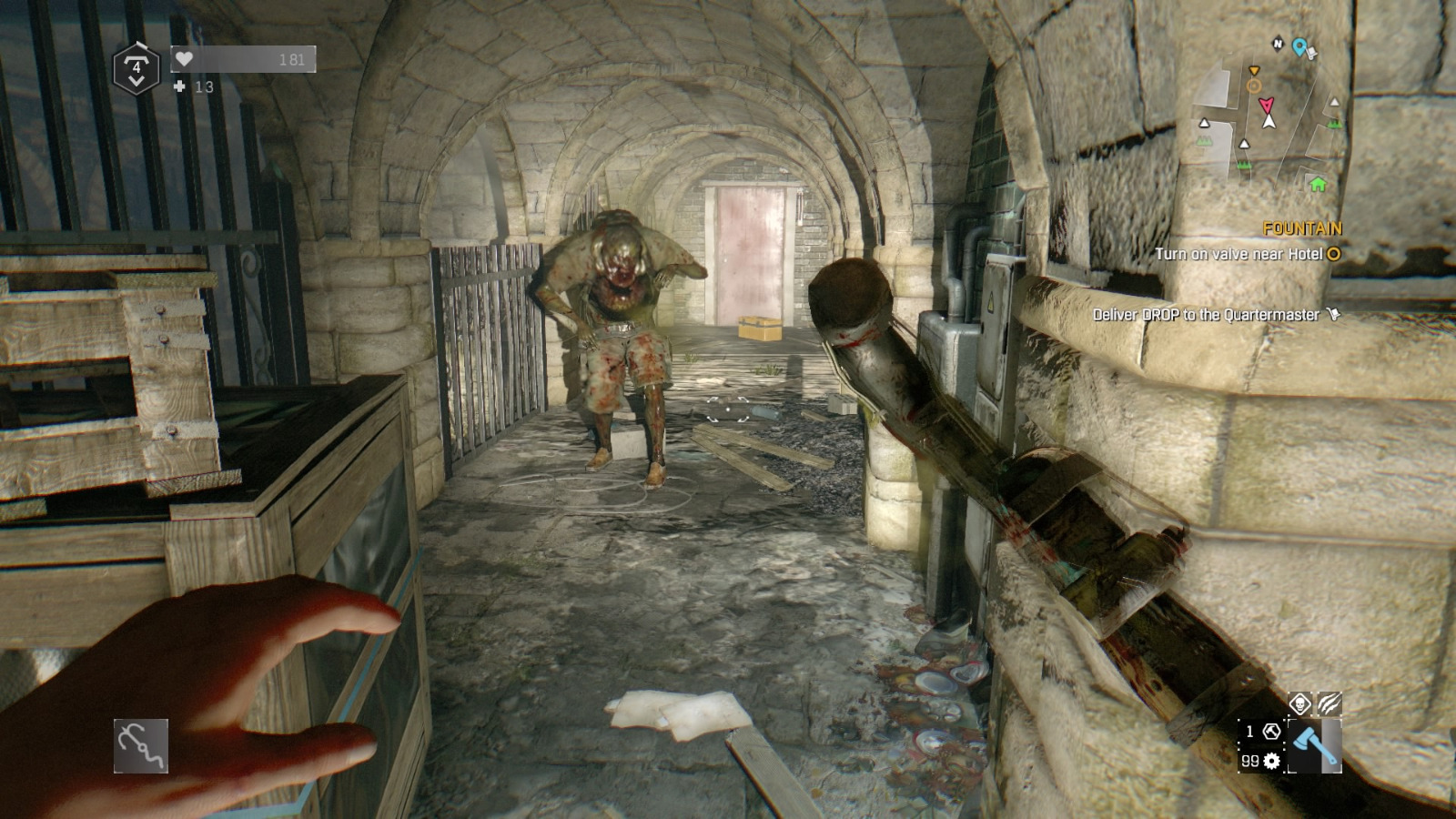Toggle the backpack icon next to Deliver DROP
The height and width of the screenshot is (819, 1456).
[1331, 312]
